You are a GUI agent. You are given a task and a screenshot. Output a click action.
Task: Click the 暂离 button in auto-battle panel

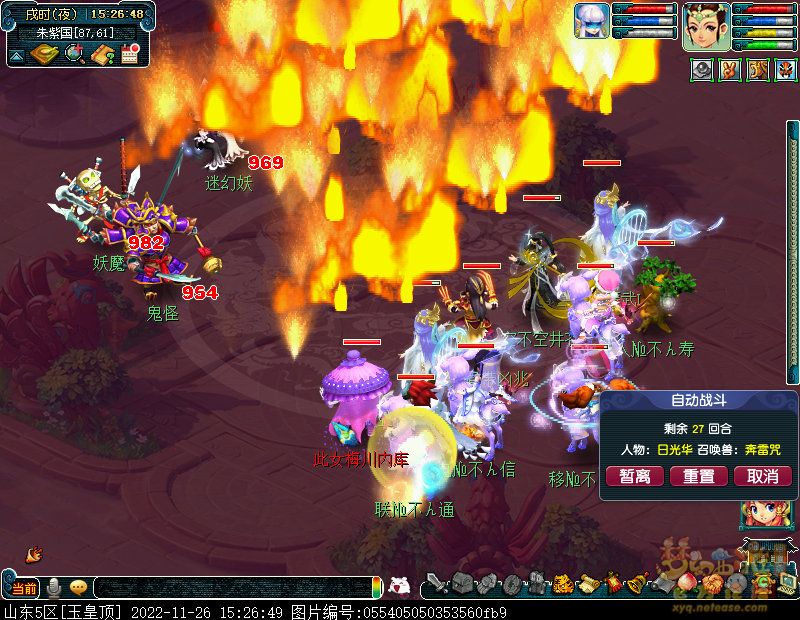[x=635, y=476]
